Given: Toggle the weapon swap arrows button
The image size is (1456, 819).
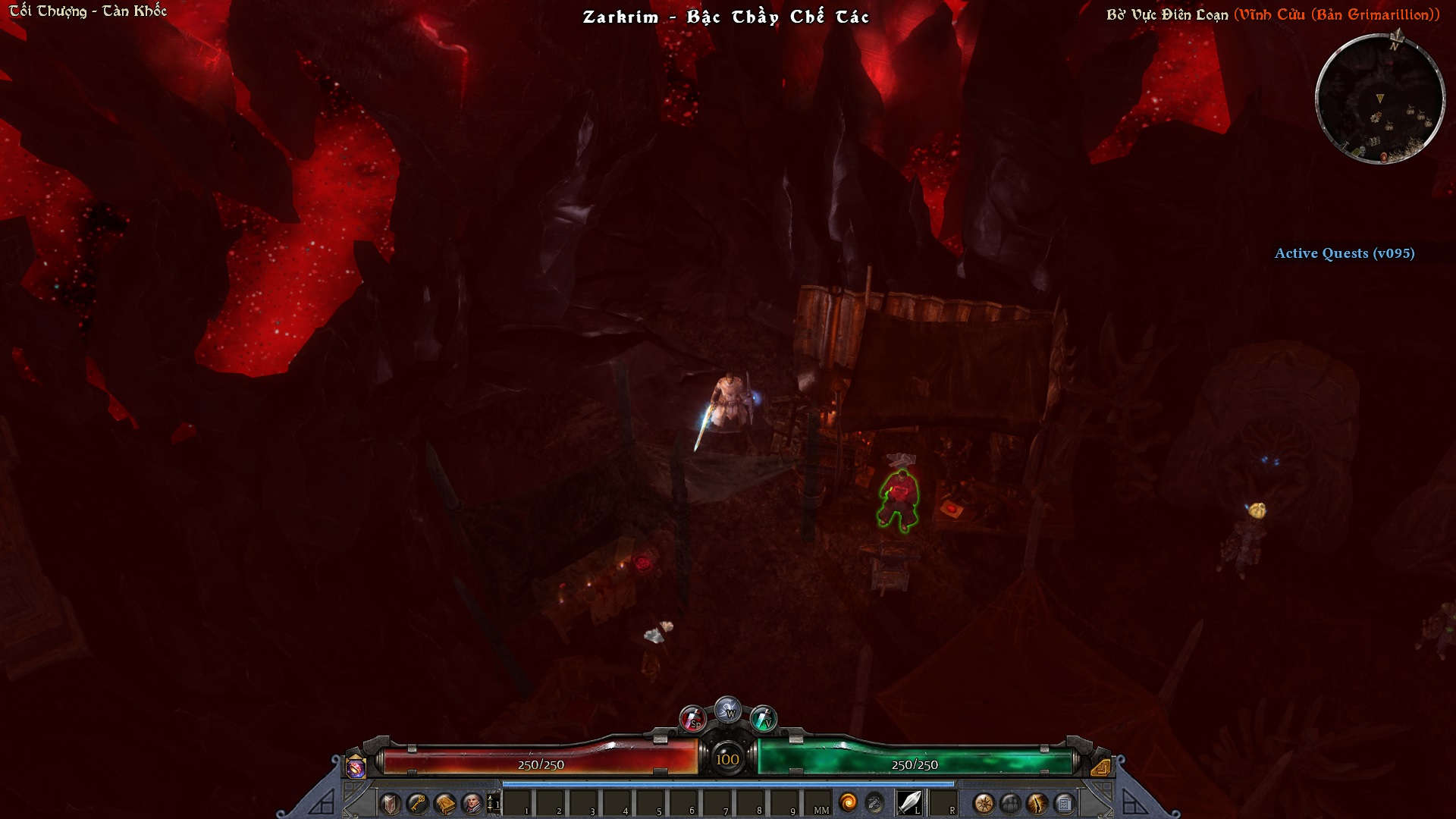Looking at the screenshot, I should coord(874,802).
